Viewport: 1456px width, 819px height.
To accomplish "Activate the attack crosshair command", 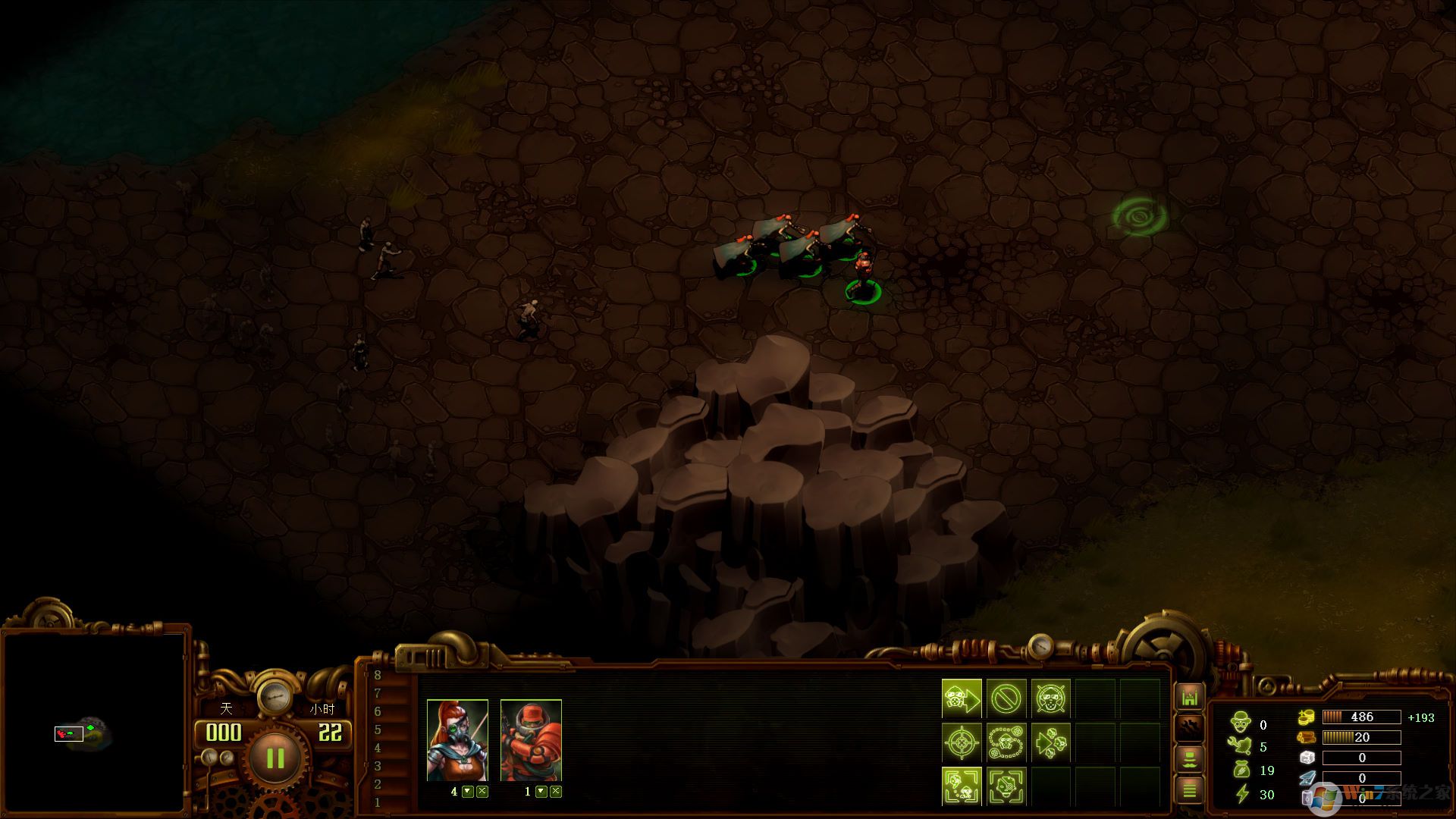I will (x=962, y=742).
